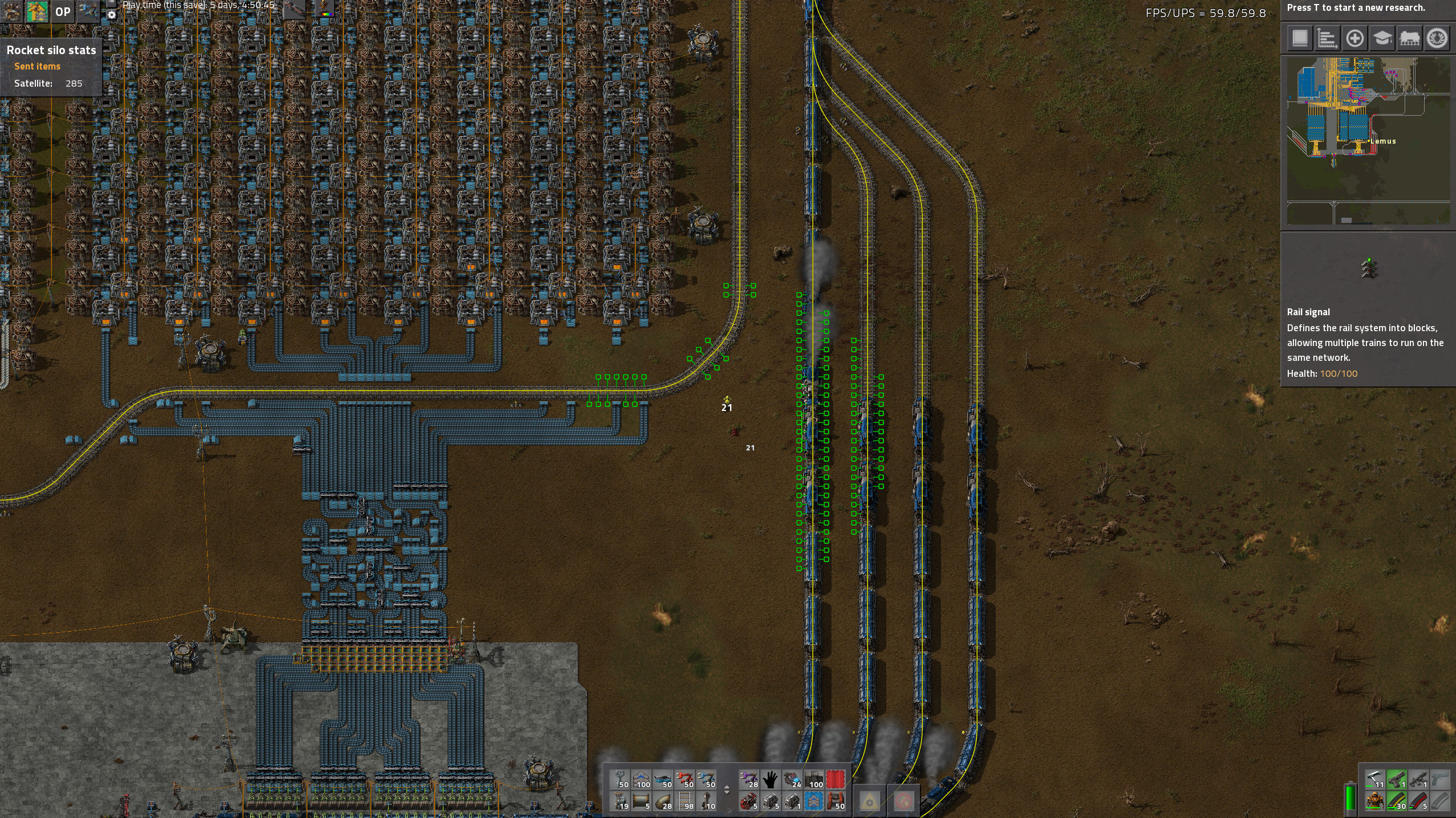This screenshot has height=818, width=1456.
Task: Pick the rail stack of 98
Action: 684,801
